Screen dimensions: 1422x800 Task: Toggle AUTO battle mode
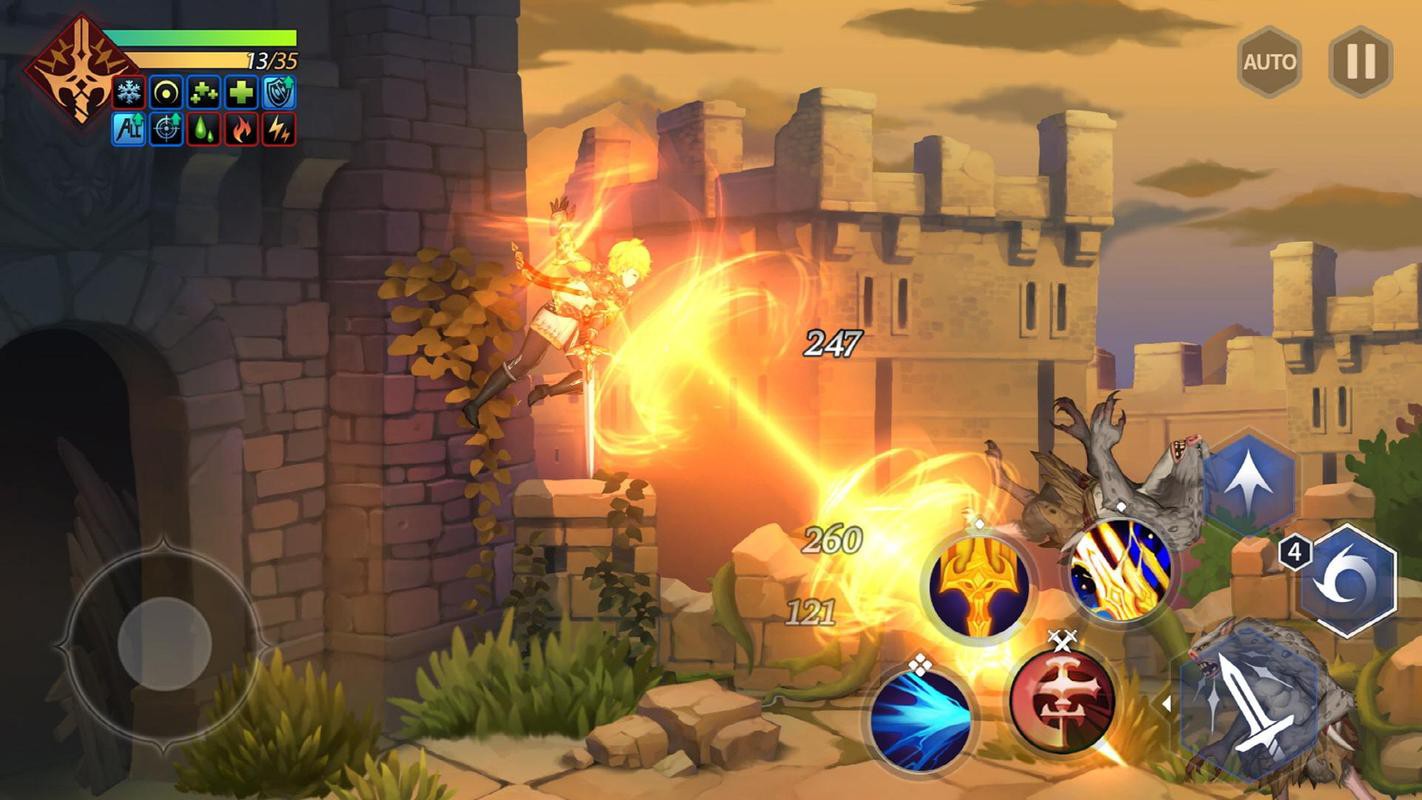click(1268, 61)
